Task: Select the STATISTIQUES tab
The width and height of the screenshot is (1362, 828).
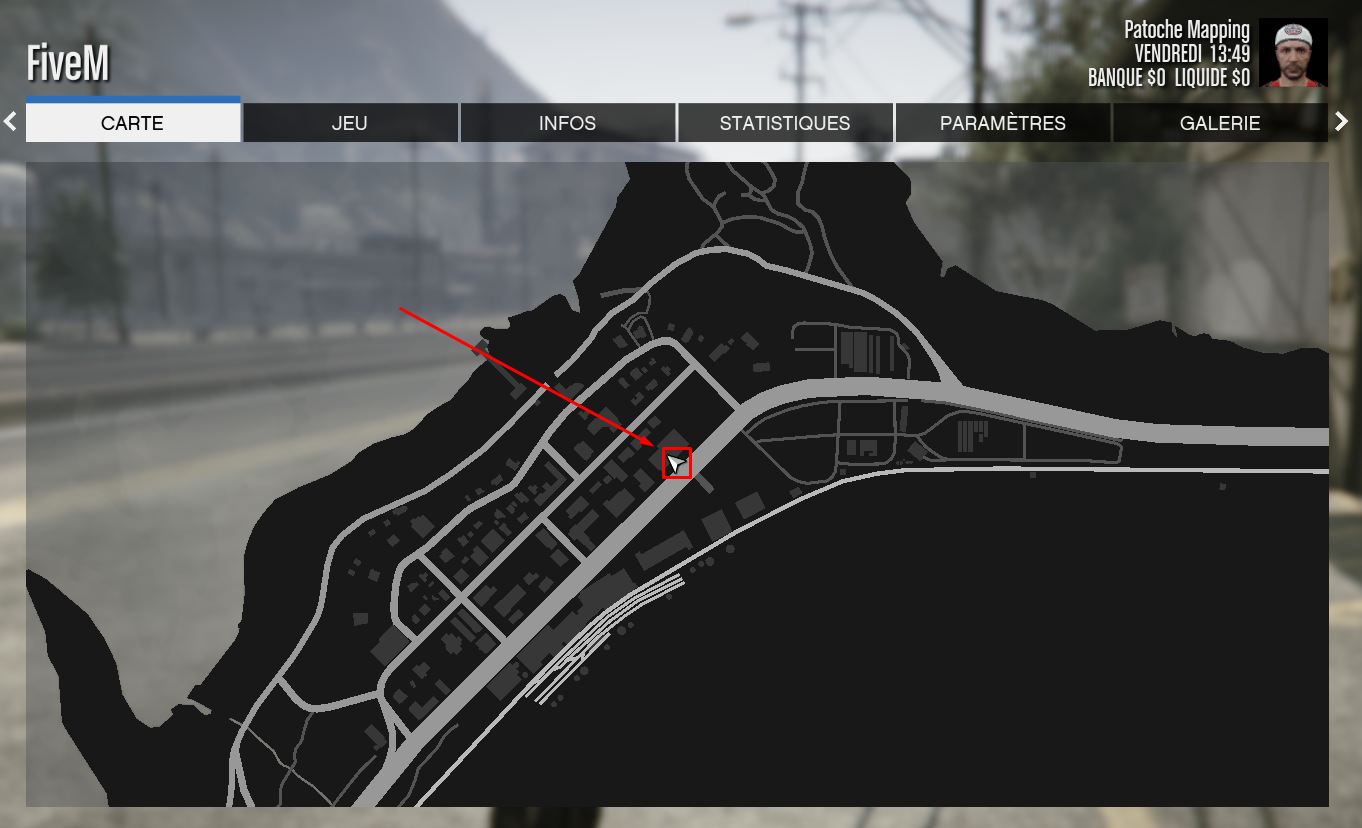Action: (x=784, y=122)
